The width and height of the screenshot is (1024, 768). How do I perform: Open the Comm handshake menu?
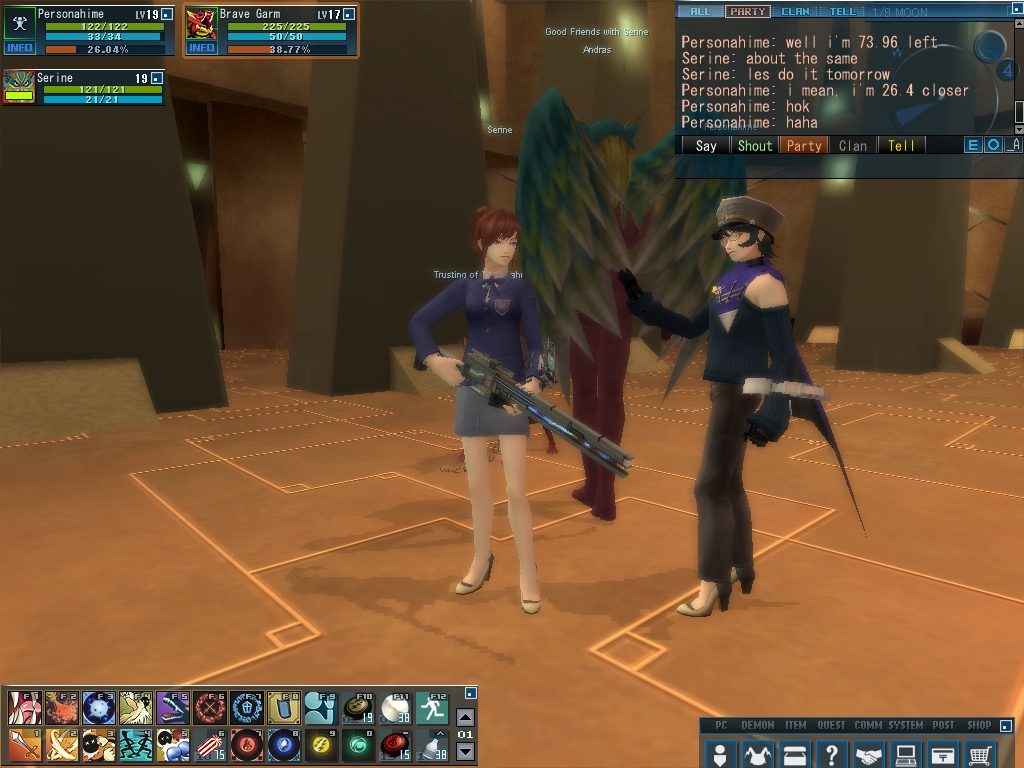coord(869,753)
